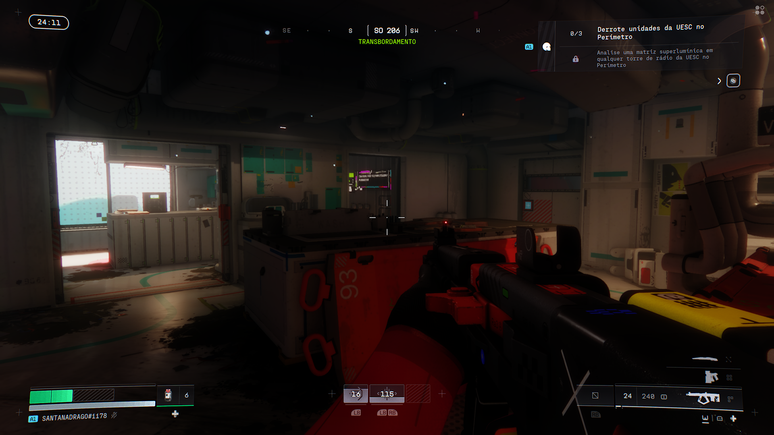Click the empty grenade slot icon
Viewport: 774px width, 435px height.
coord(595,396)
